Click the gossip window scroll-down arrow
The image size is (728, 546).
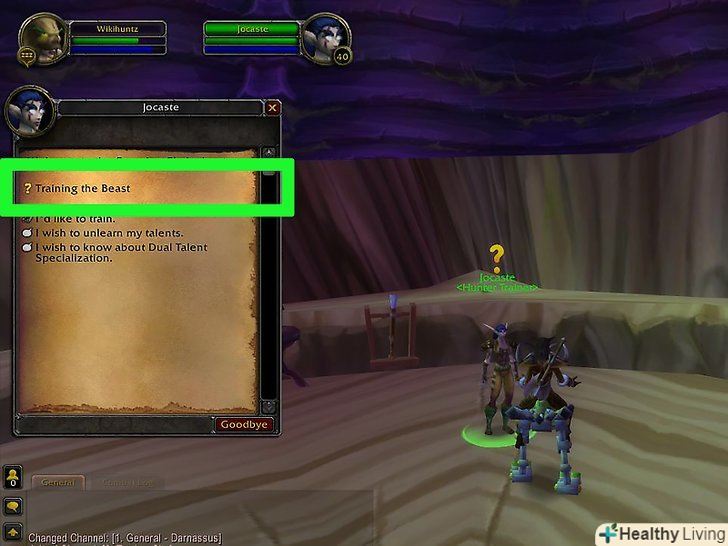[268, 406]
